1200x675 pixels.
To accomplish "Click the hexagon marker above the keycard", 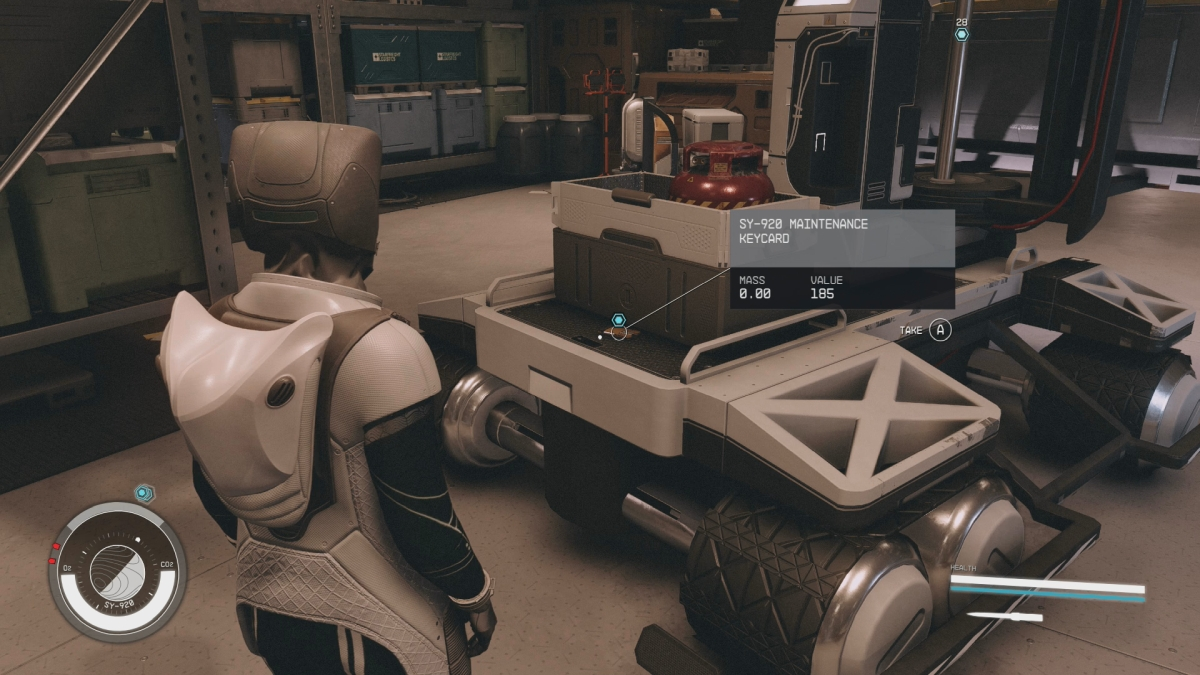I will 619,320.
